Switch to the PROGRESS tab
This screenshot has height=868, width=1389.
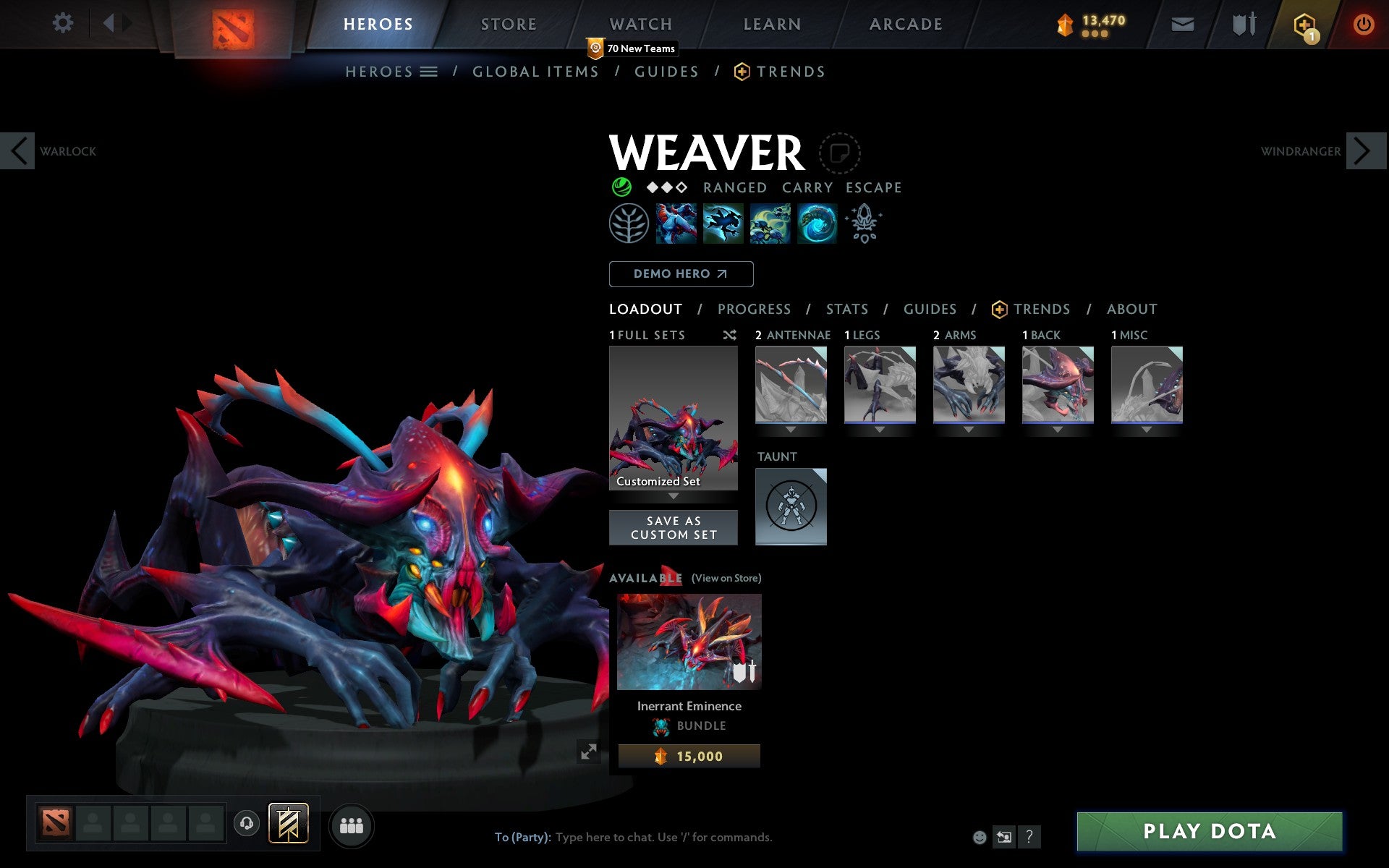(754, 309)
